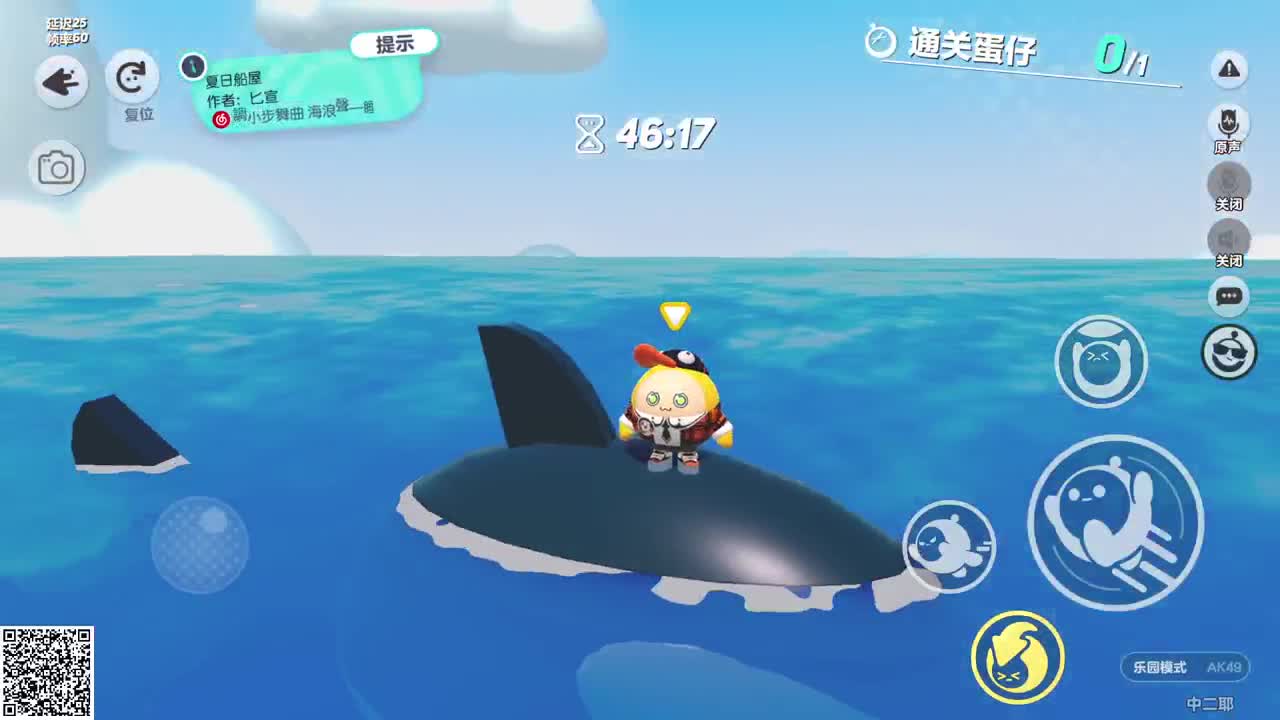Toggle the muted microphone marked 关闭
Viewport: 1280px width, 720px height.
pos(1228,183)
